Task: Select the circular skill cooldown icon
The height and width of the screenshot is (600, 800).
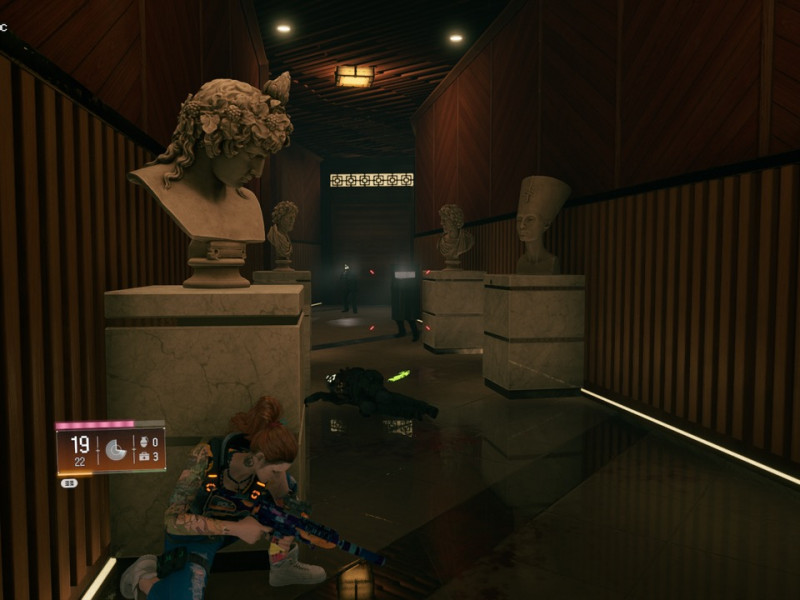Action: click(x=116, y=451)
